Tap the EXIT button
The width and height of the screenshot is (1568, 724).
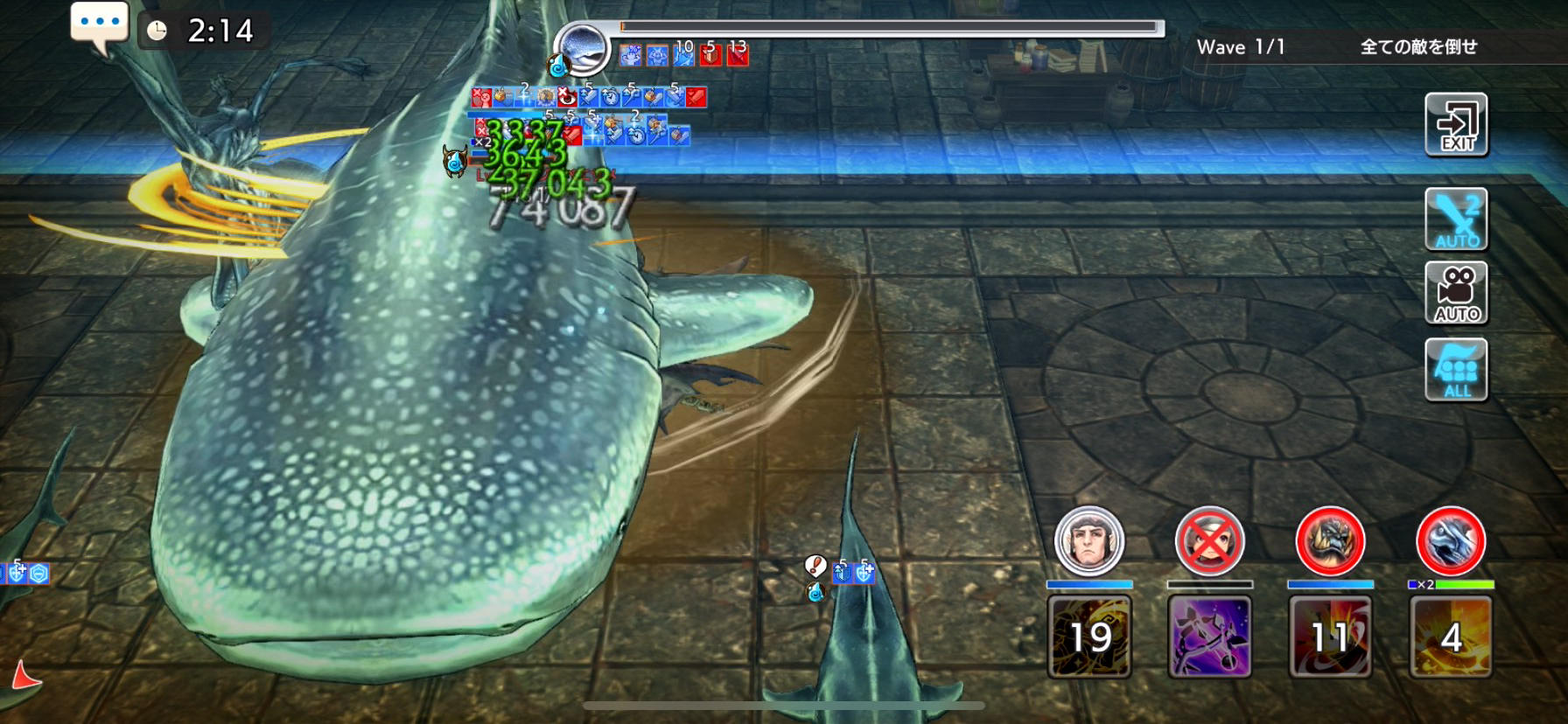pyautogui.click(x=1456, y=125)
